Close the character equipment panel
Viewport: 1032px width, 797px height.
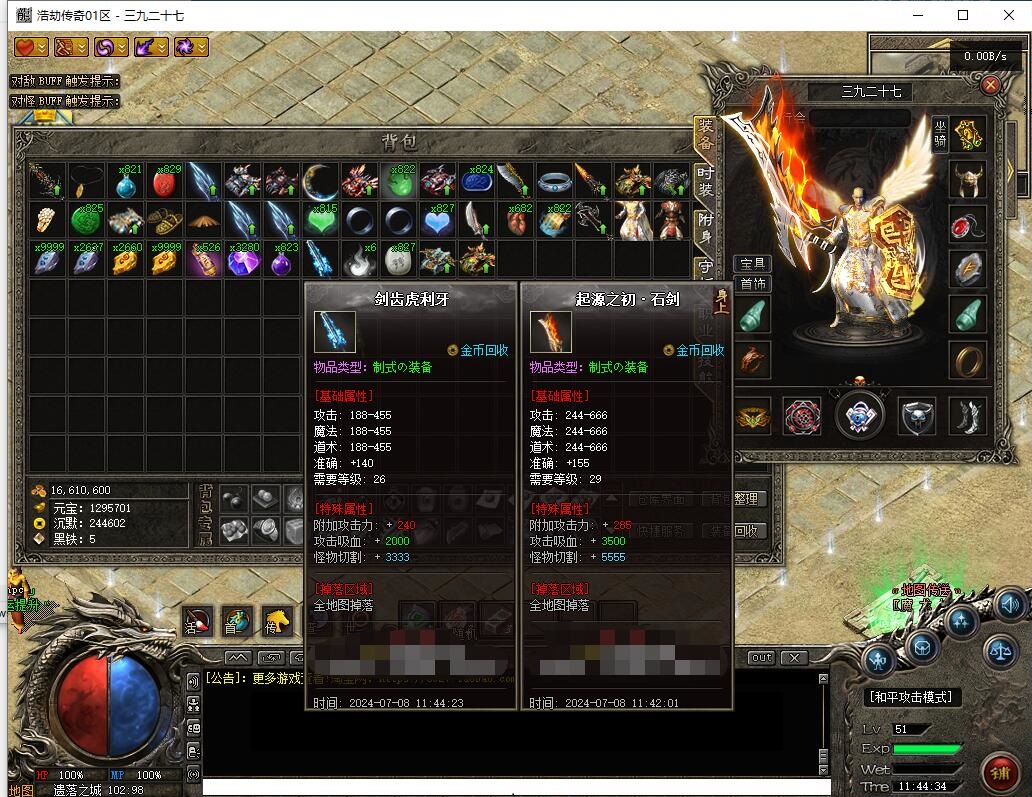coord(991,85)
